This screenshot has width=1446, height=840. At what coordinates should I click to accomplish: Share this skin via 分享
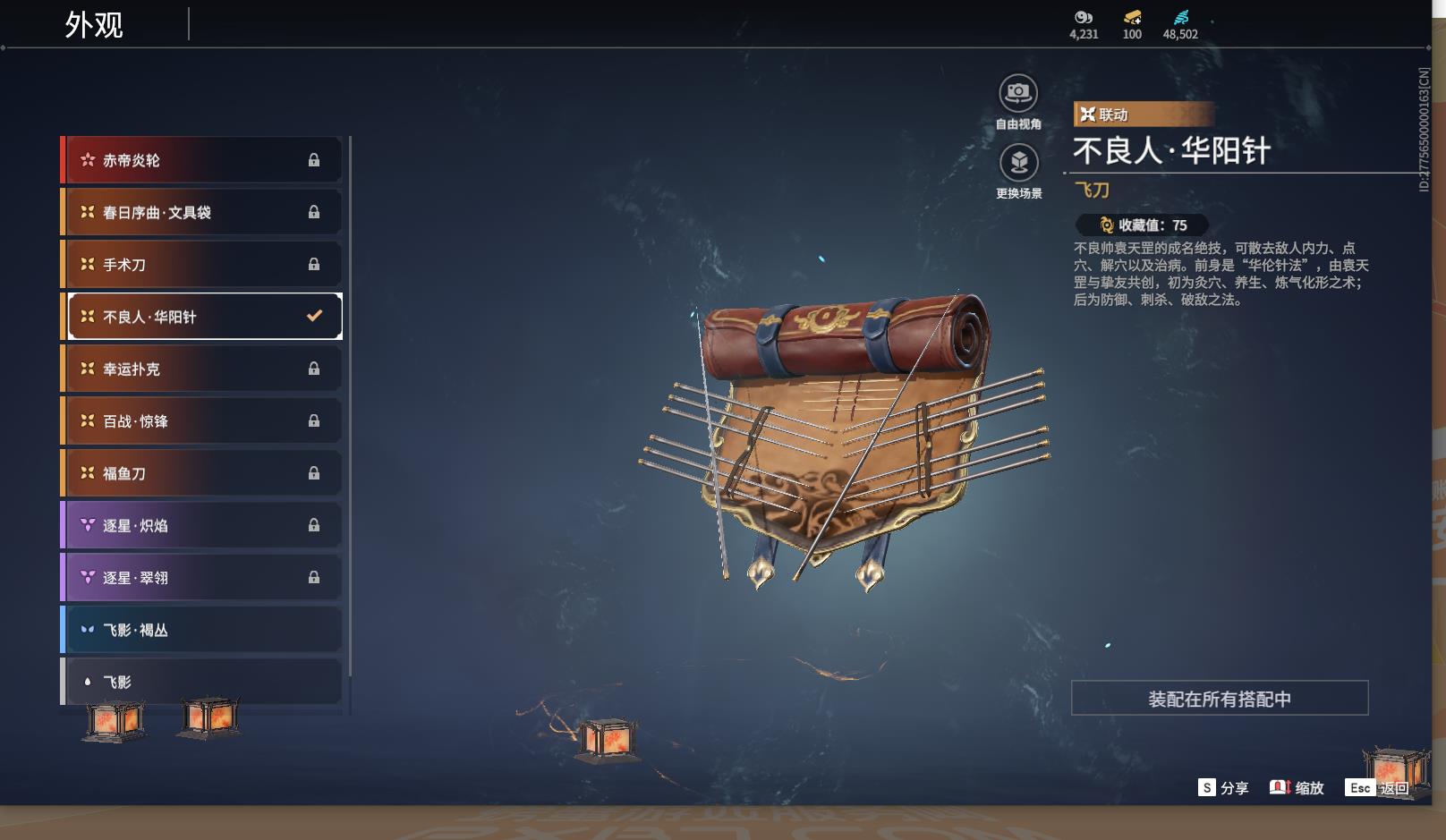1223,788
